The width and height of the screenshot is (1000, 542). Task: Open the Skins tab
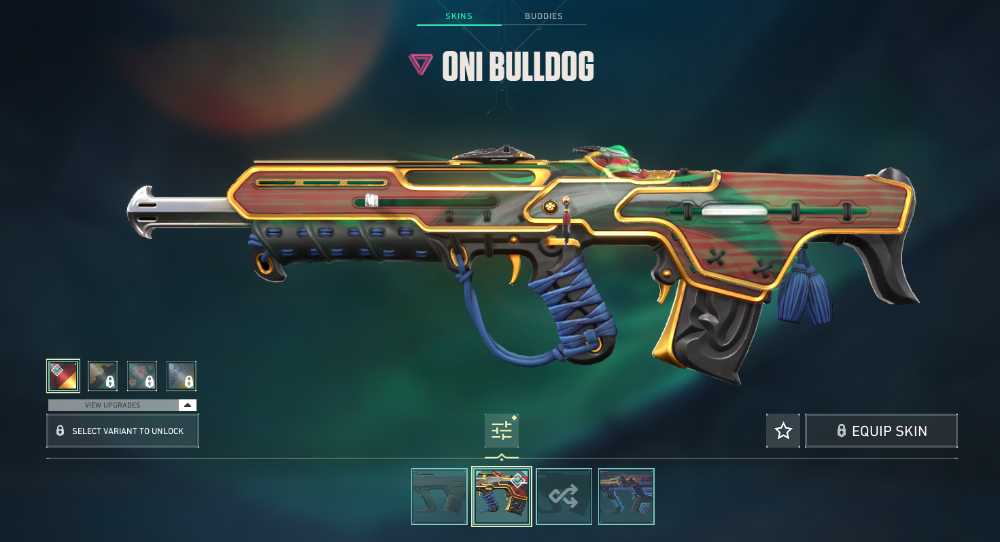coord(458,17)
